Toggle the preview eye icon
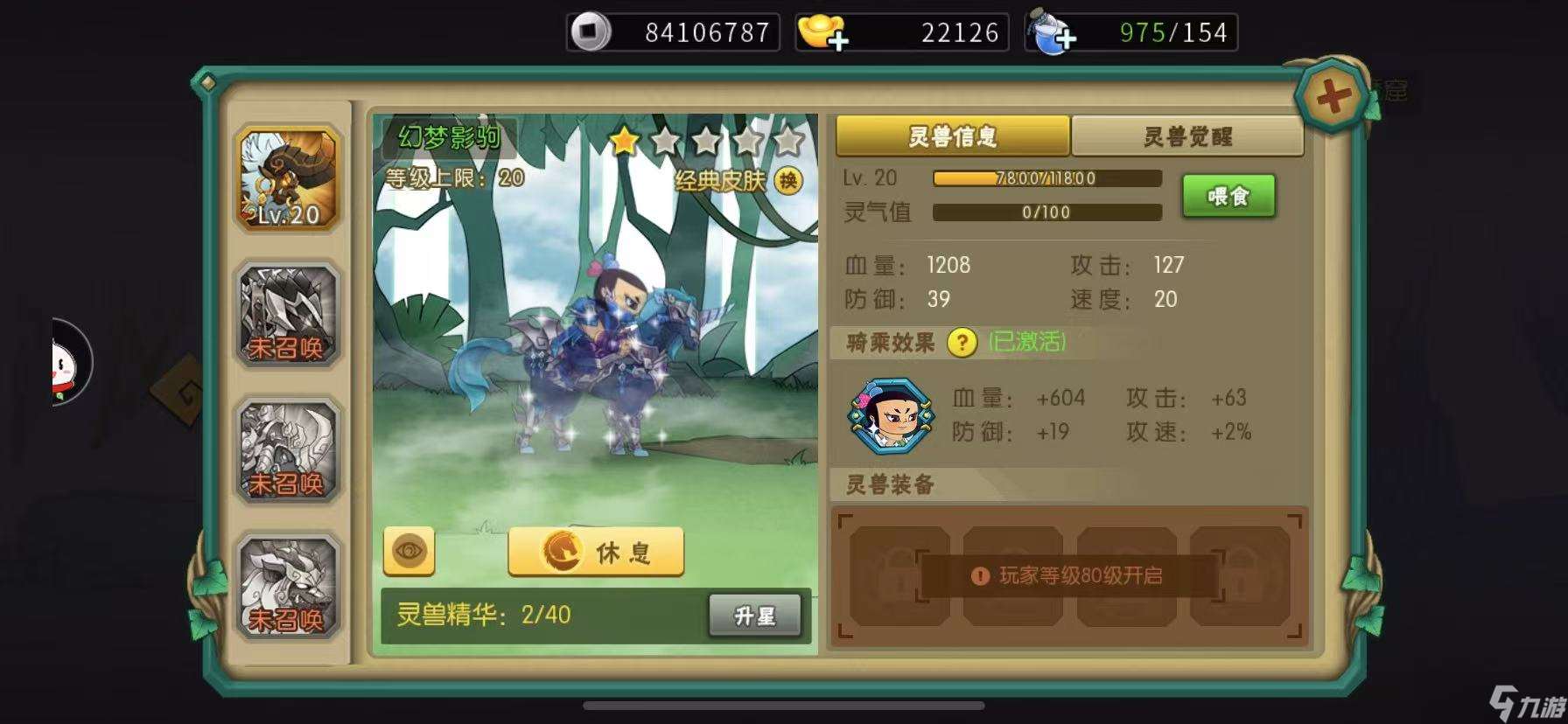This screenshot has width=1568, height=724. point(408,552)
